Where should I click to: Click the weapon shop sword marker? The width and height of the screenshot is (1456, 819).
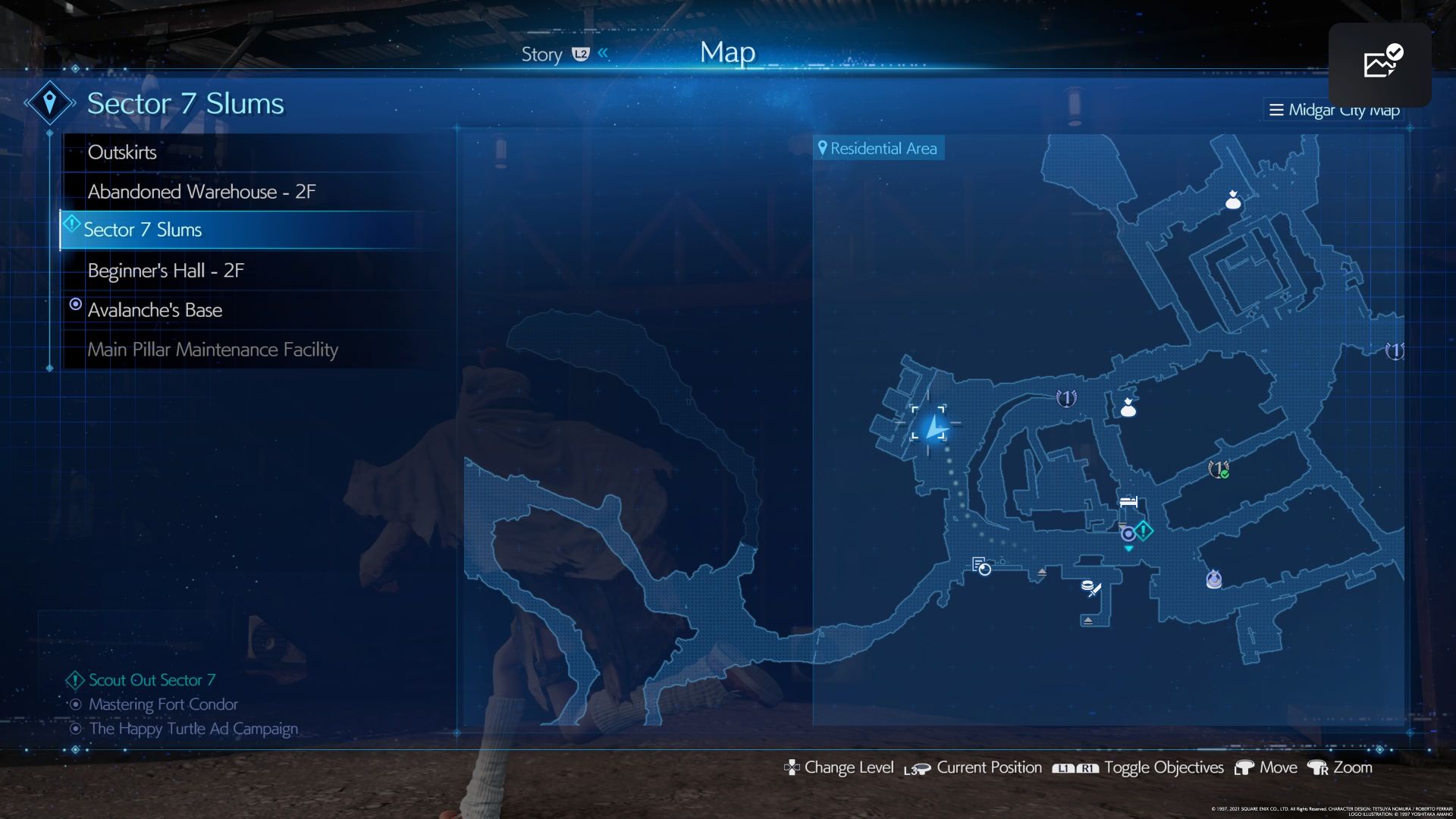click(1091, 588)
